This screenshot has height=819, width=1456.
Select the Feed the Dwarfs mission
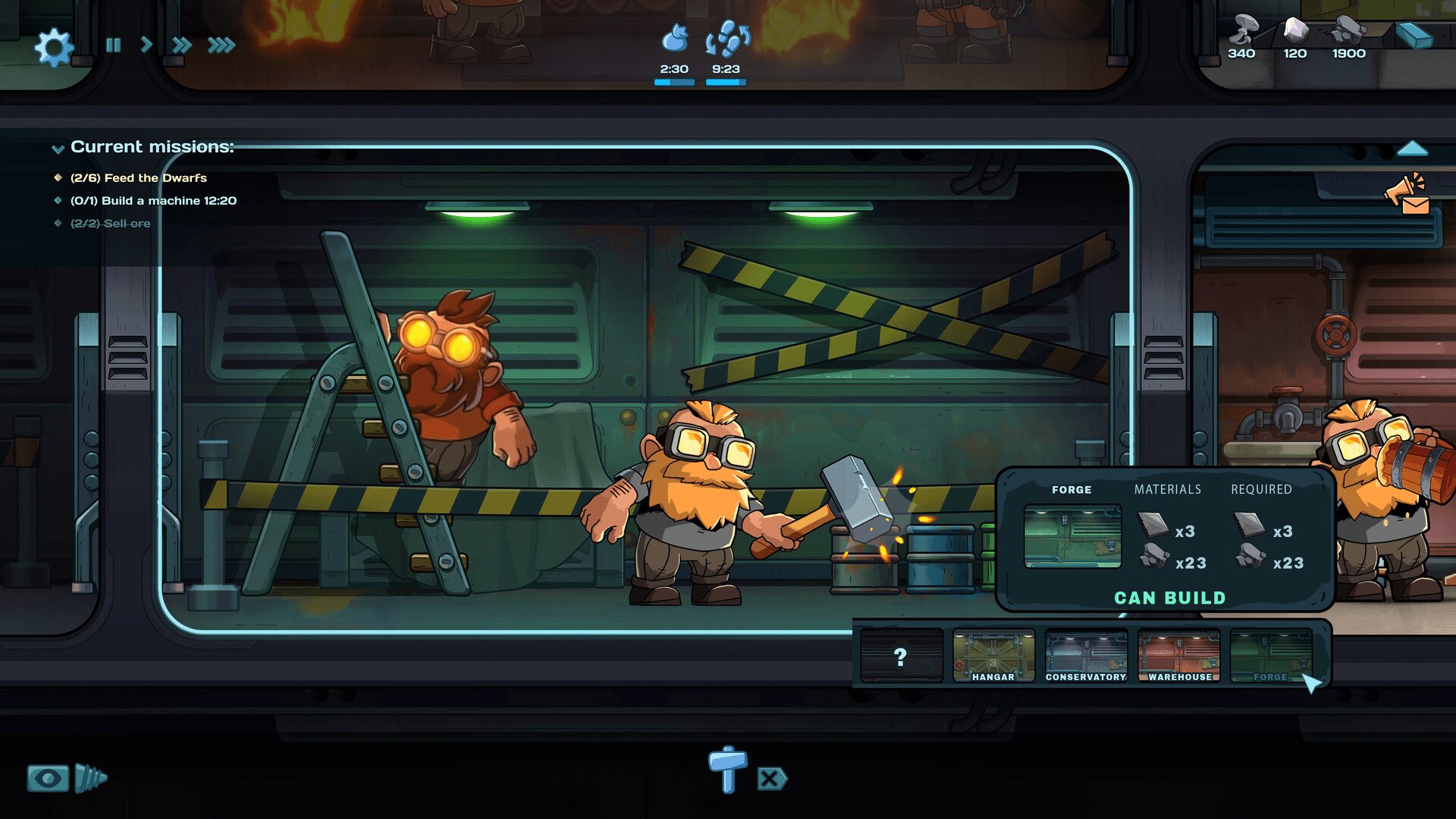click(x=138, y=178)
